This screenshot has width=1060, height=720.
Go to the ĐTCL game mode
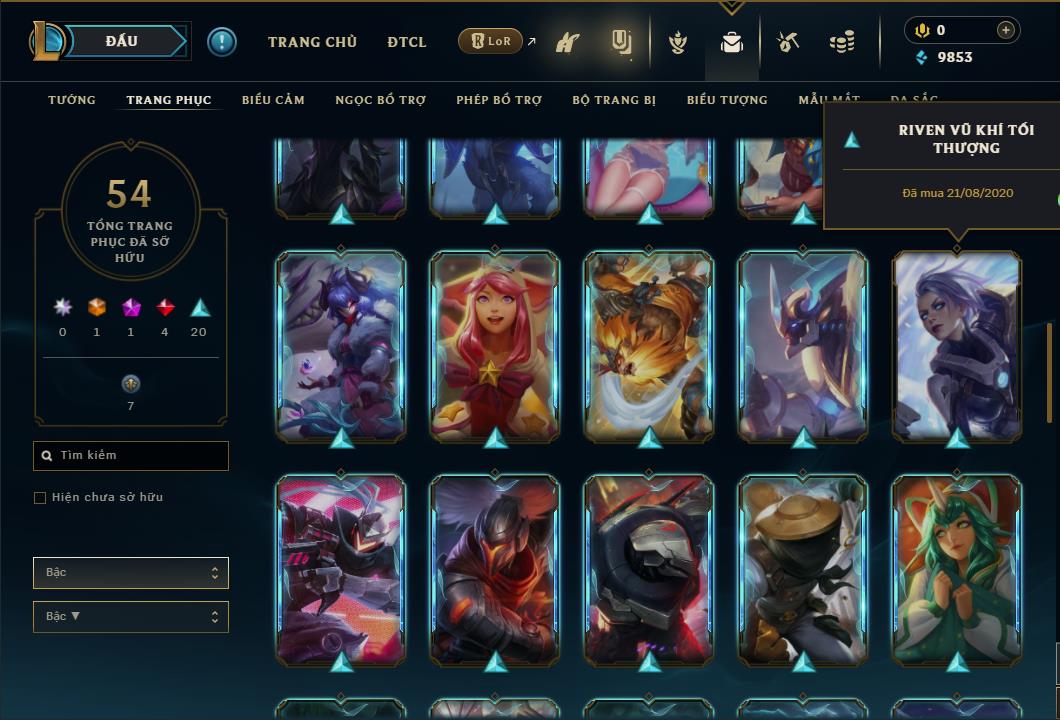tap(407, 42)
